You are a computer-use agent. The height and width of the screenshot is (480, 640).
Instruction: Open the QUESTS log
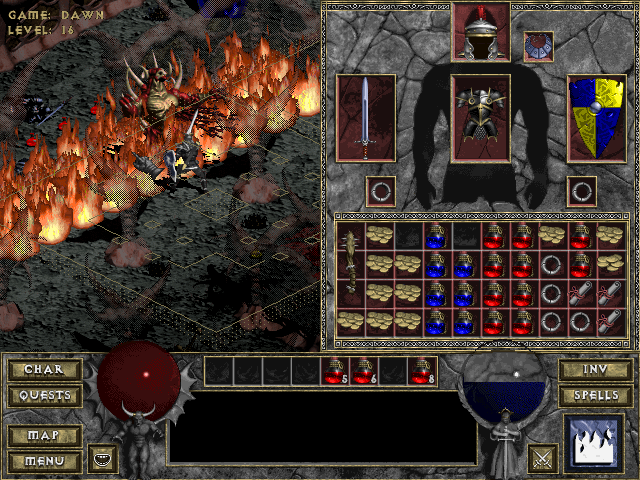[x=44, y=395]
